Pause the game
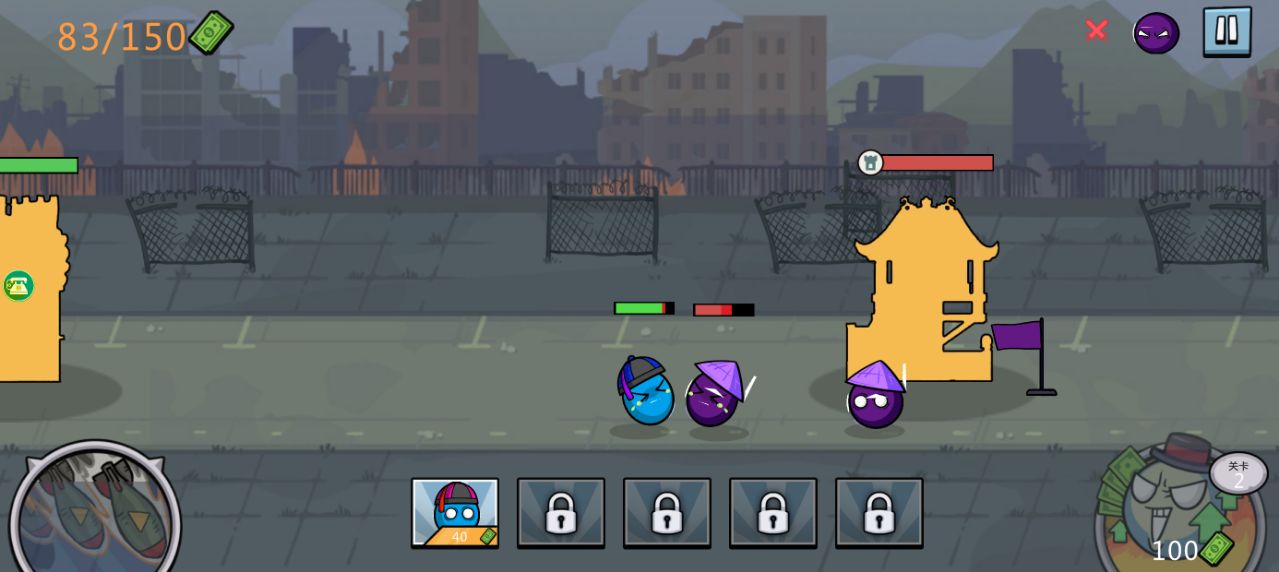The width and height of the screenshot is (1279, 572). click(x=1226, y=31)
